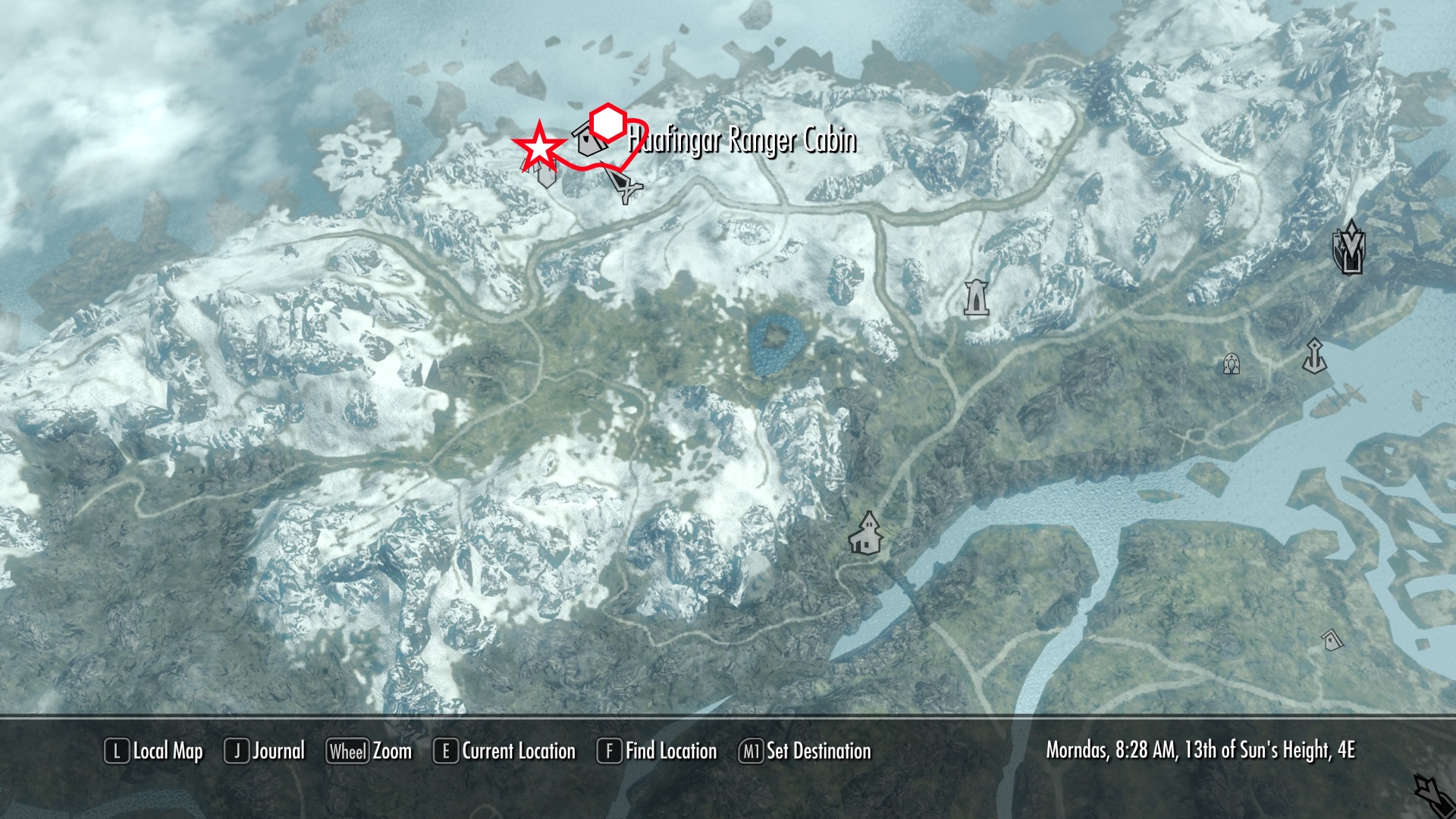Click the red star custom marker
The width and height of the screenshot is (1456, 819).
(x=539, y=147)
